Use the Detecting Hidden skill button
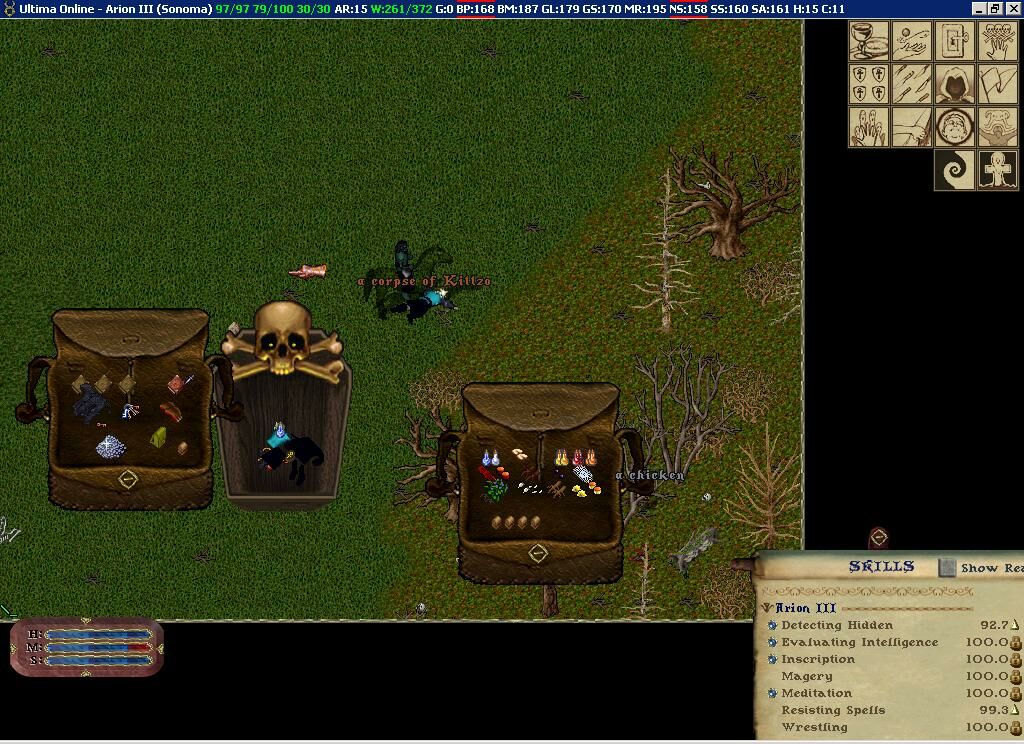The width and height of the screenshot is (1024, 744). click(x=772, y=626)
